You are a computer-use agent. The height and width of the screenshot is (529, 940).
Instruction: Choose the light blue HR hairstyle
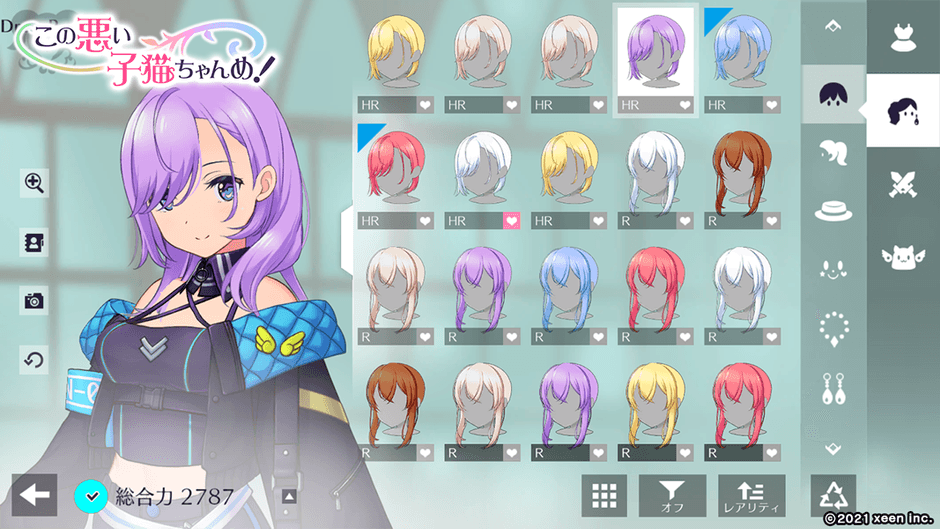pyautogui.click(x=741, y=52)
